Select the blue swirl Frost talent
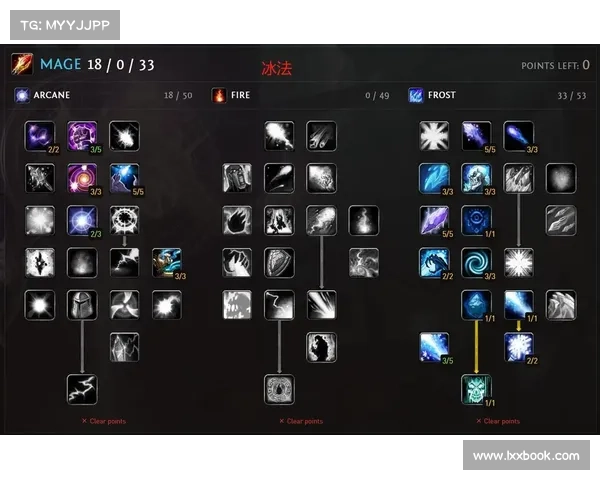Image resolution: width=600 pixels, height=480 pixels. pos(476,262)
